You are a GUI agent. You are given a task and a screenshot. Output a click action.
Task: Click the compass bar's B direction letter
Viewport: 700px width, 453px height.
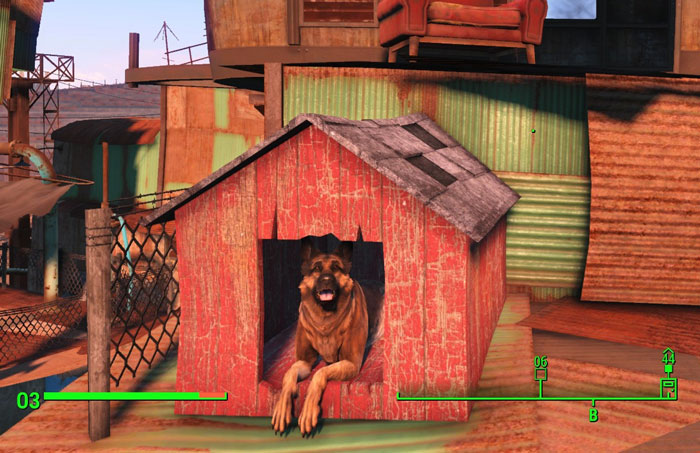593,415
